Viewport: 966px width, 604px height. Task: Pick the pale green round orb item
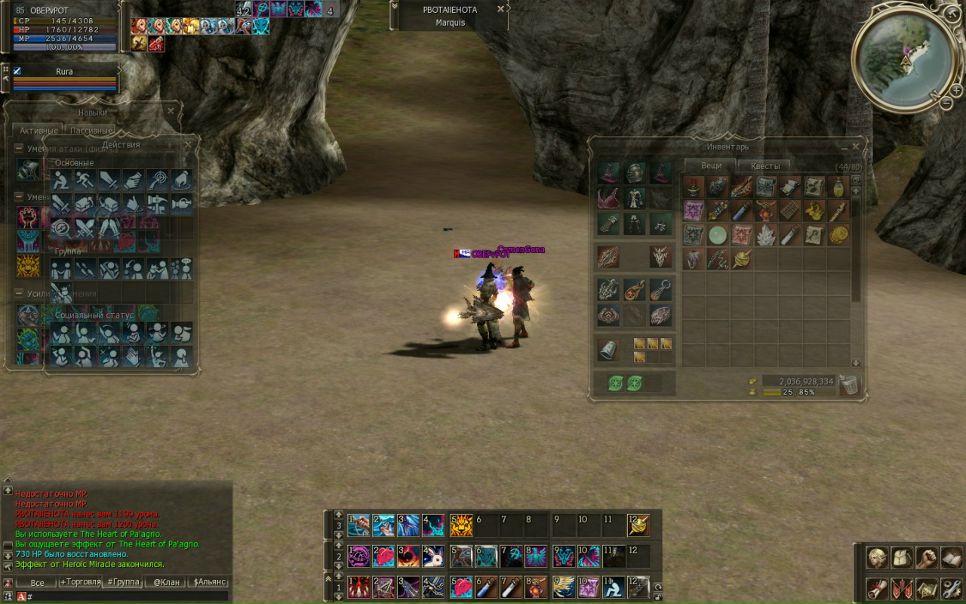tap(717, 235)
